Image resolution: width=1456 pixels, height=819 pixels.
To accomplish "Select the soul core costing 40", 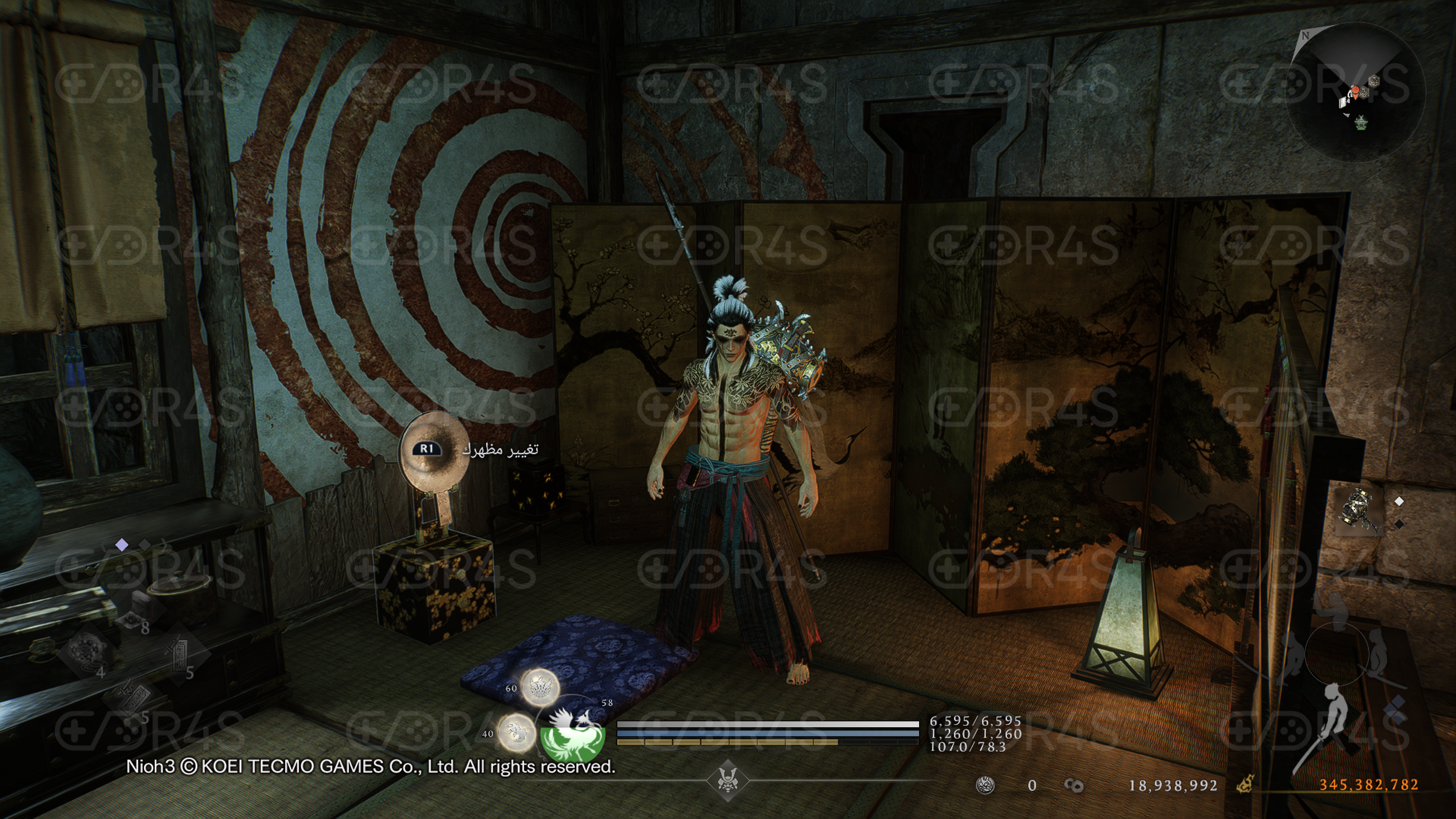I will click(x=516, y=732).
